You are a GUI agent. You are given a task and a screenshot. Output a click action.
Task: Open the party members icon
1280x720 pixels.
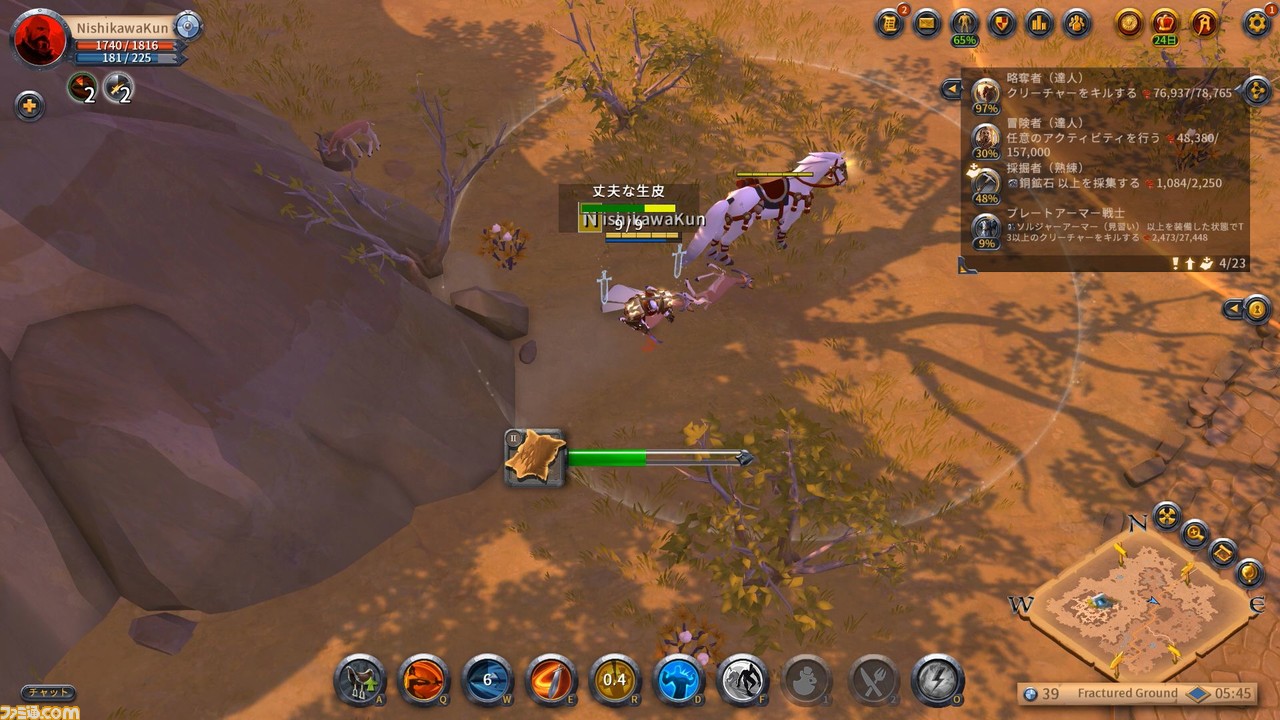click(1076, 22)
